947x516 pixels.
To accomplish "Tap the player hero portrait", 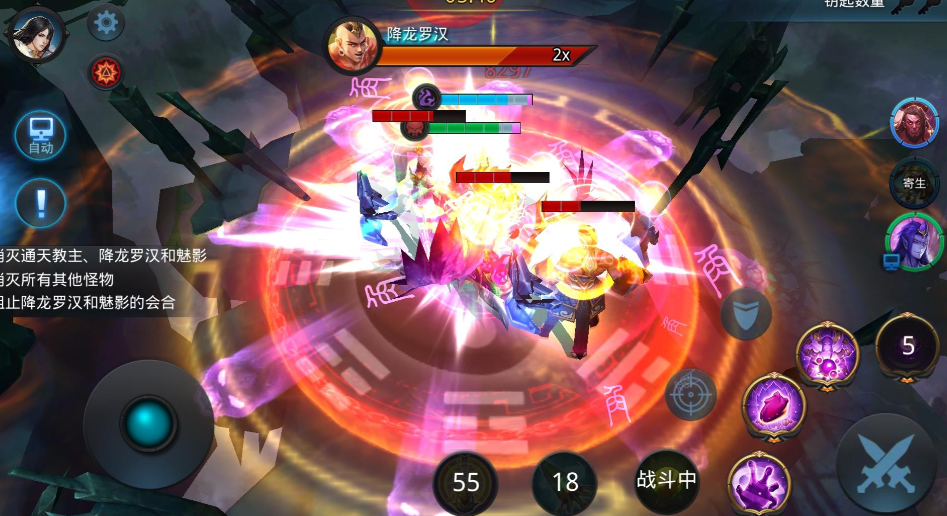I will (x=36, y=33).
